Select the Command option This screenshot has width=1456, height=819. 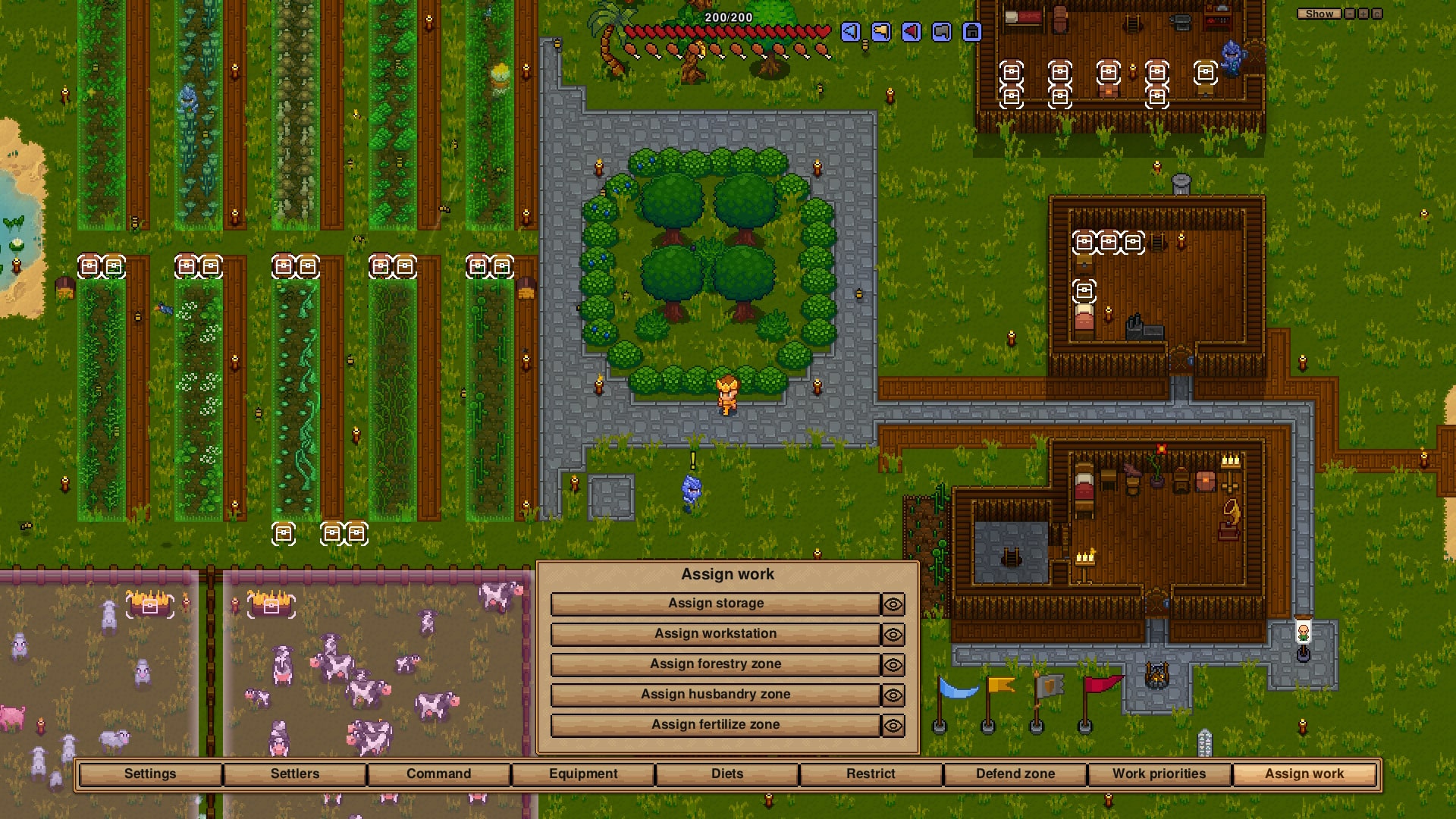tap(438, 773)
